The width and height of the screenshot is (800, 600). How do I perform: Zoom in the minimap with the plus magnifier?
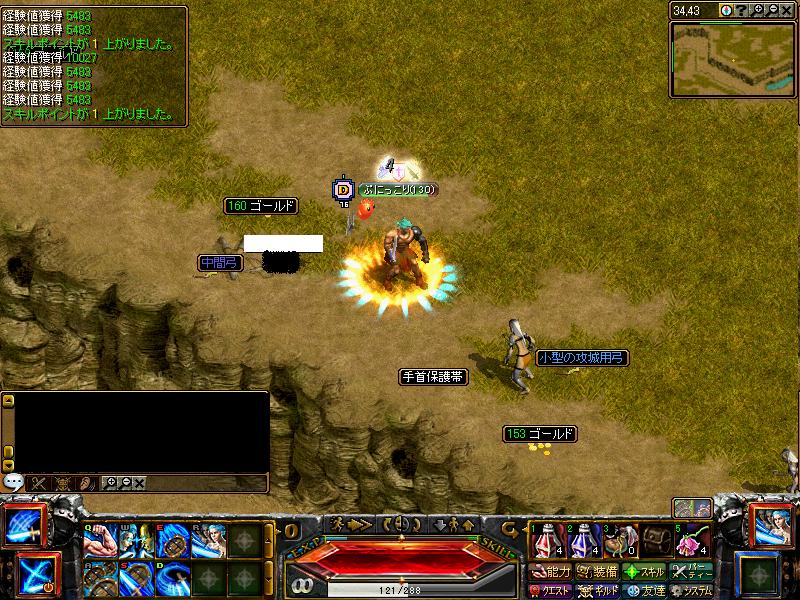pos(757,10)
